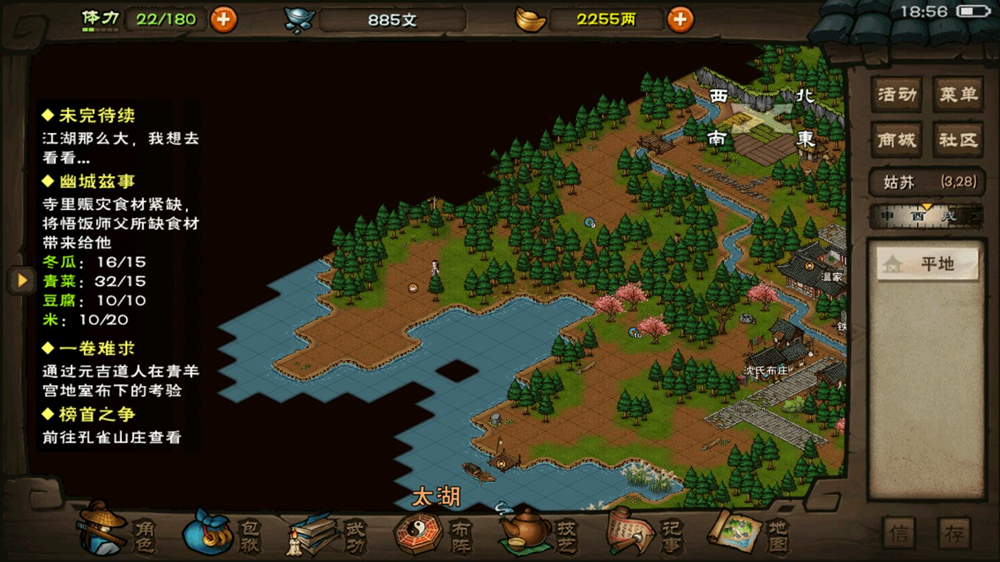The width and height of the screenshot is (1000, 562).
Task: Open the 活动 events panel
Action: (x=896, y=95)
